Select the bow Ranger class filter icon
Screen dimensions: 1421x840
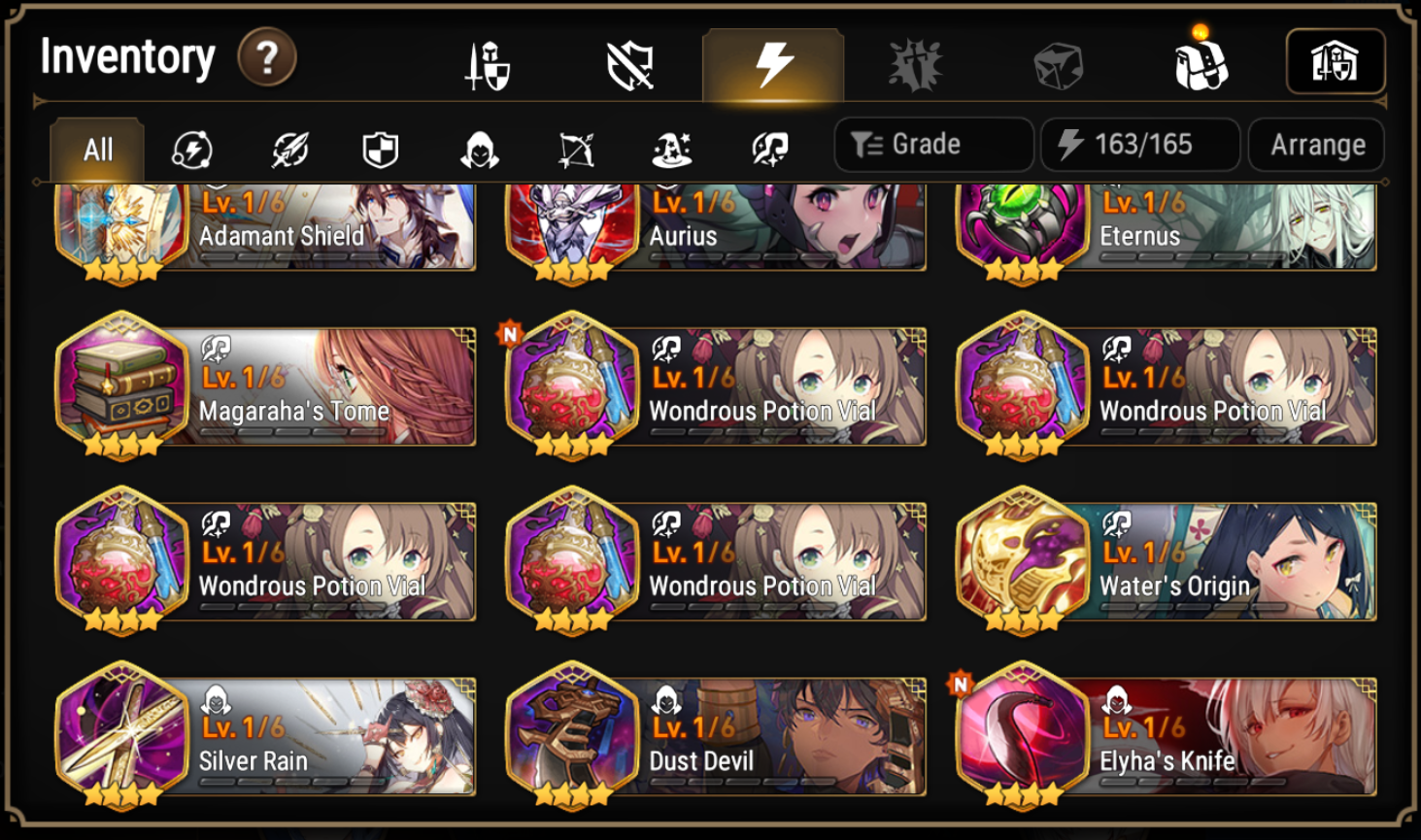[575, 146]
